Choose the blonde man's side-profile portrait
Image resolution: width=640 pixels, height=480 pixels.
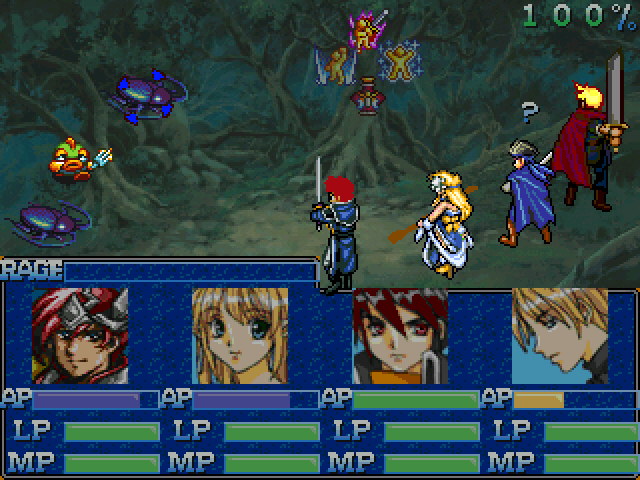560,336
